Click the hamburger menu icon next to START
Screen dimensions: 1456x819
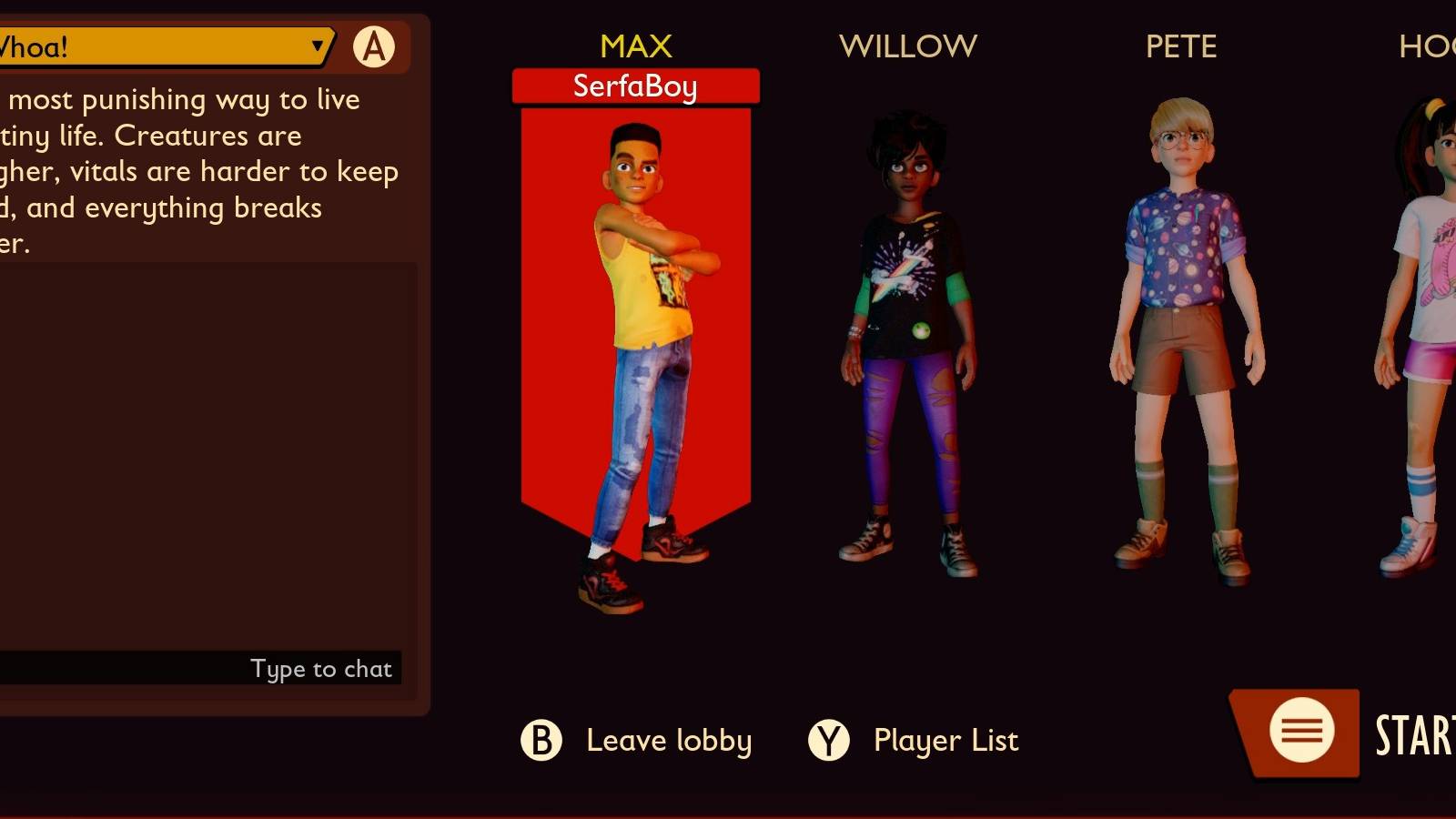coord(1301,728)
